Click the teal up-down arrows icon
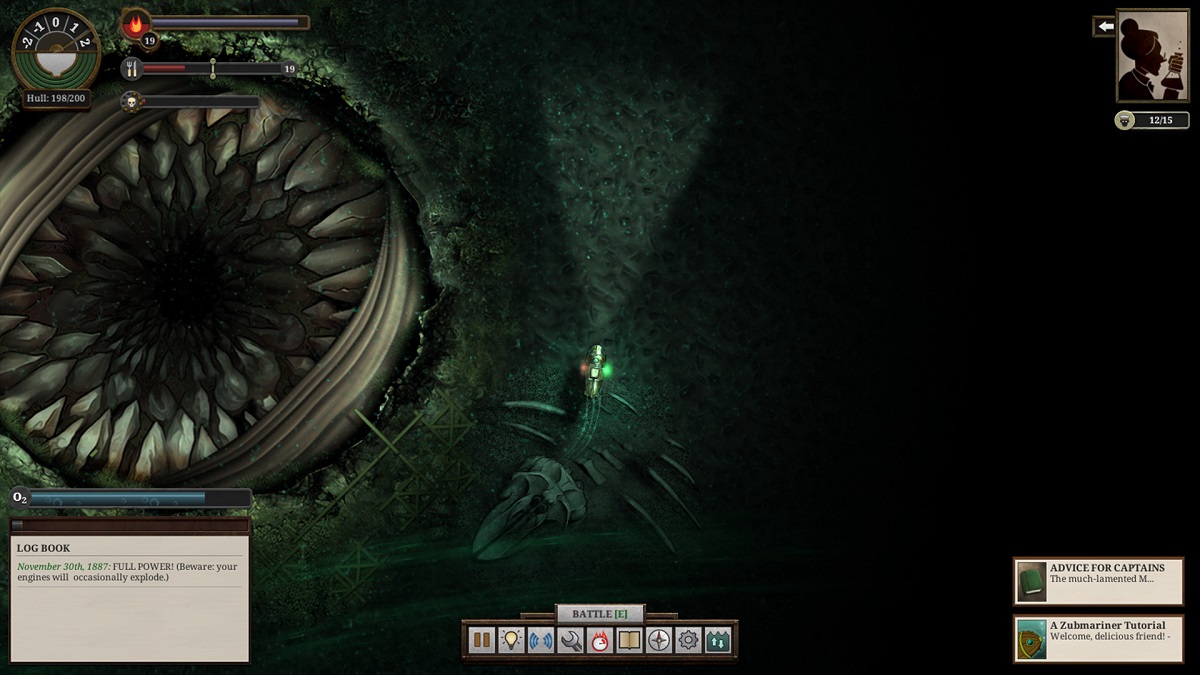The height and width of the screenshot is (675, 1200). click(x=718, y=640)
